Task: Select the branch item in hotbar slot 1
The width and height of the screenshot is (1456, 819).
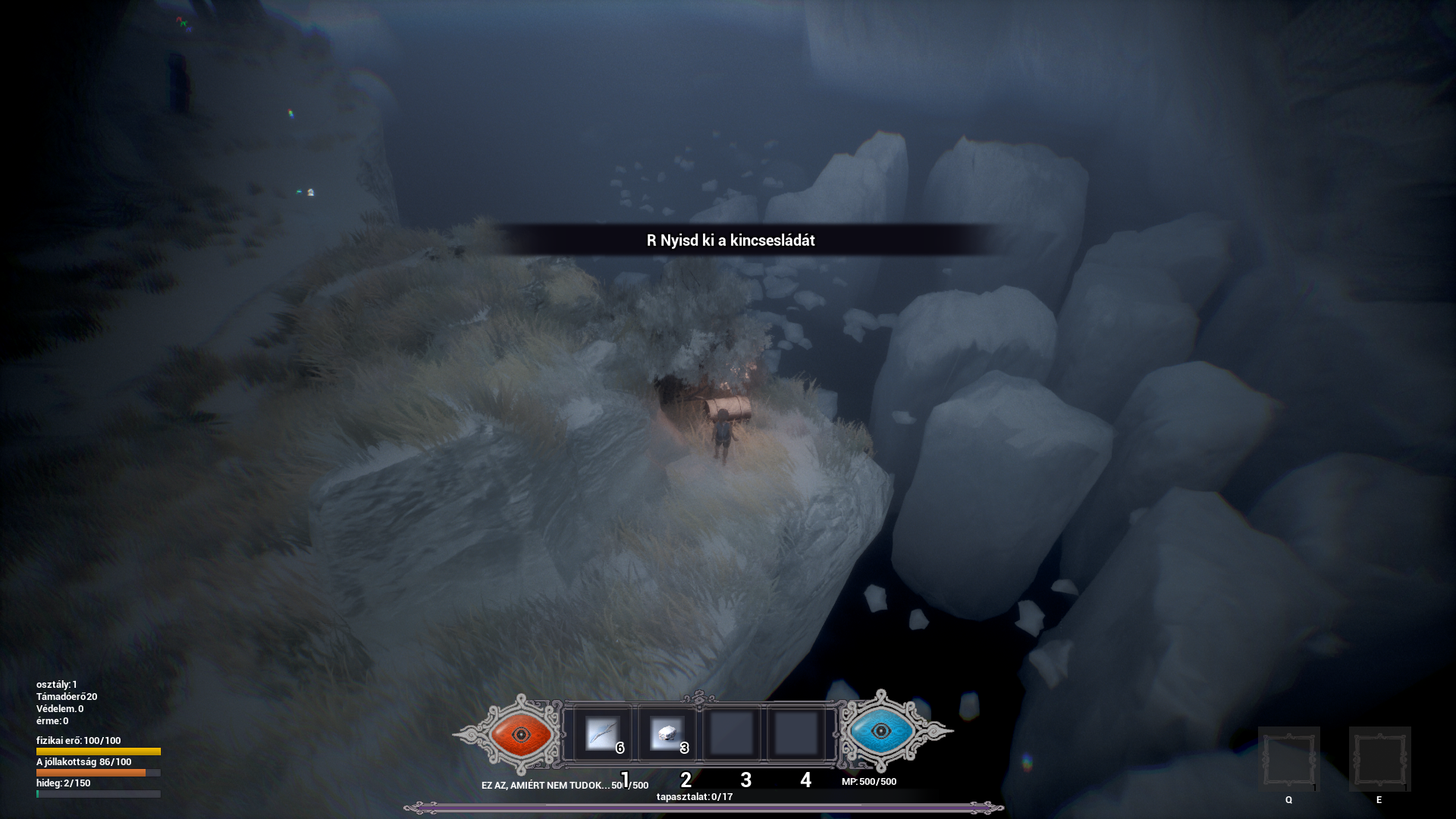Action: point(603,734)
